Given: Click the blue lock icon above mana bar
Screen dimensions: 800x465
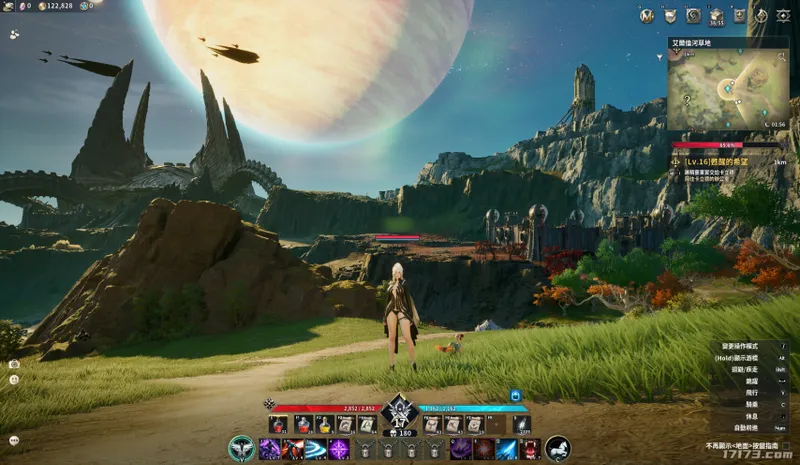Looking at the screenshot, I should 516,395.
